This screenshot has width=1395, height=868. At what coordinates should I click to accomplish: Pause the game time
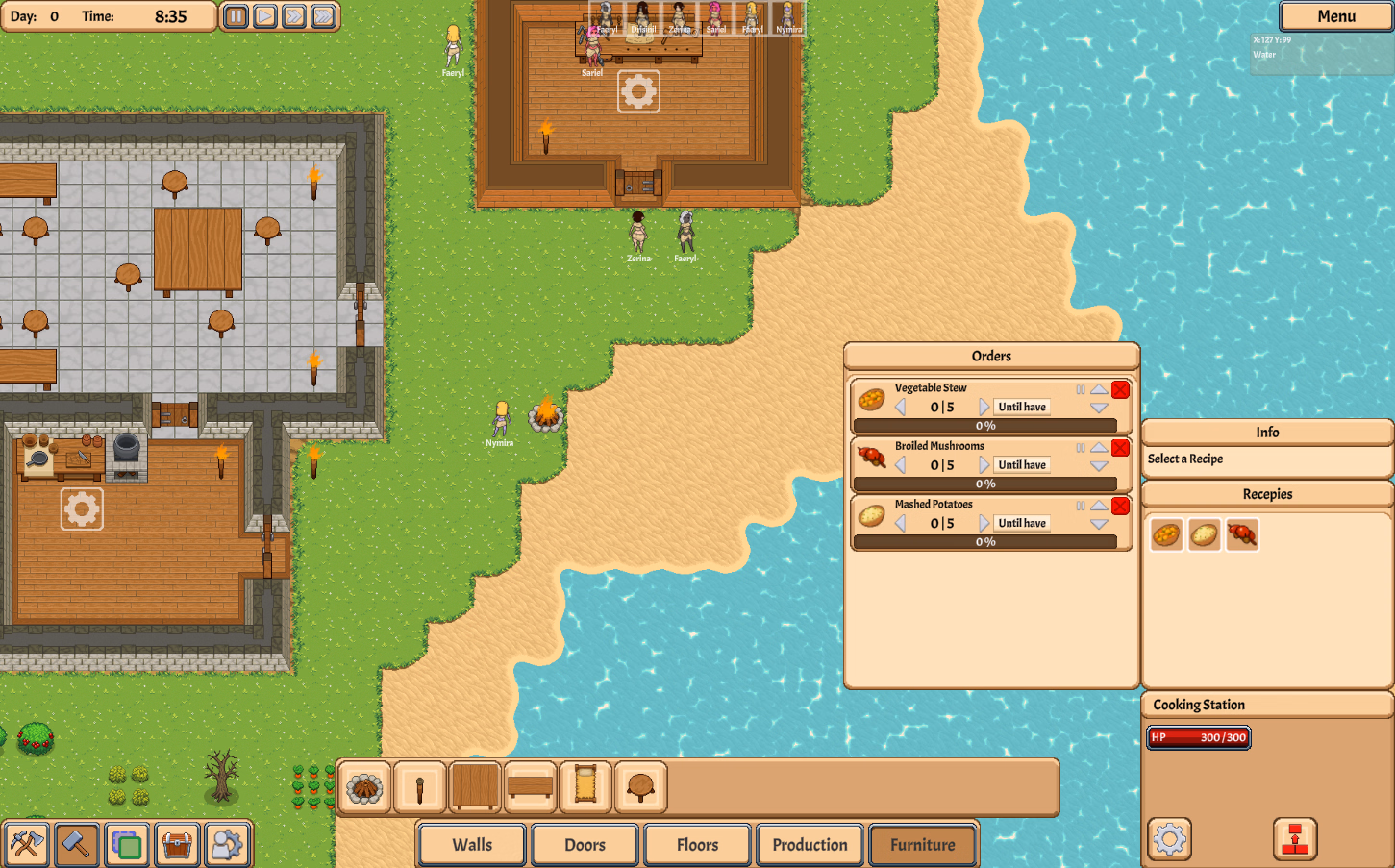(236, 16)
